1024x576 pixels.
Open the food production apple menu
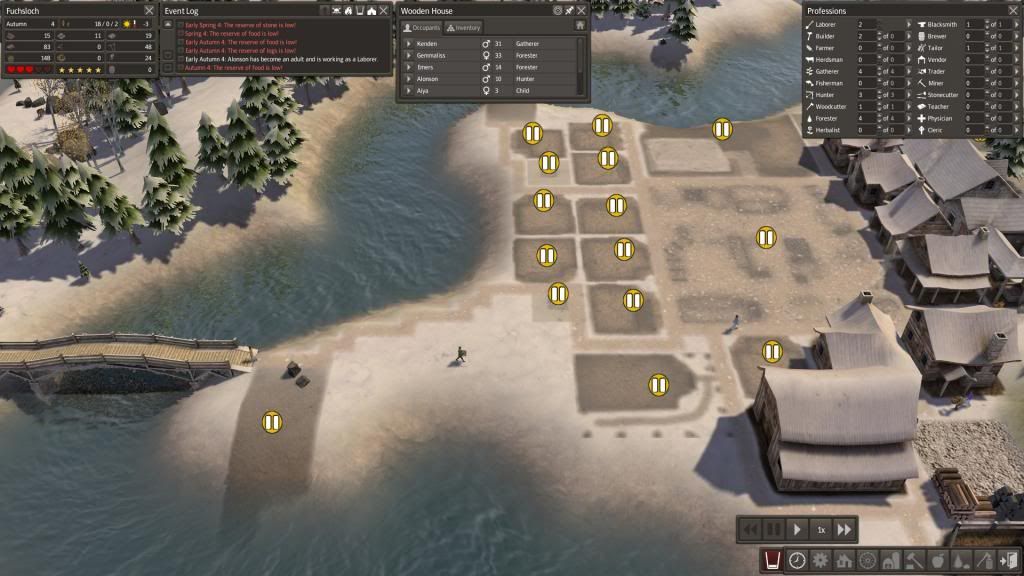click(938, 561)
